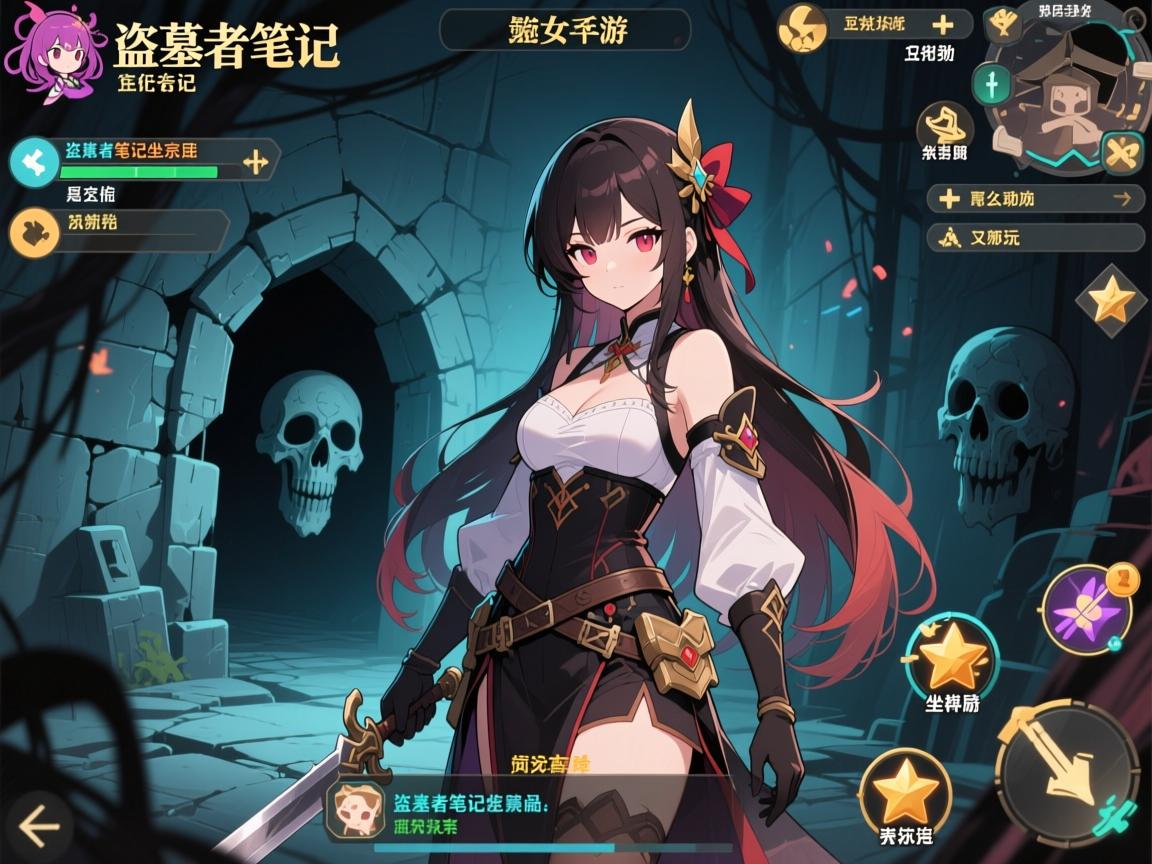The height and width of the screenshot is (864, 1152).
Task: Select the crossed tools icon on minimap
Action: tap(1121, 153)
